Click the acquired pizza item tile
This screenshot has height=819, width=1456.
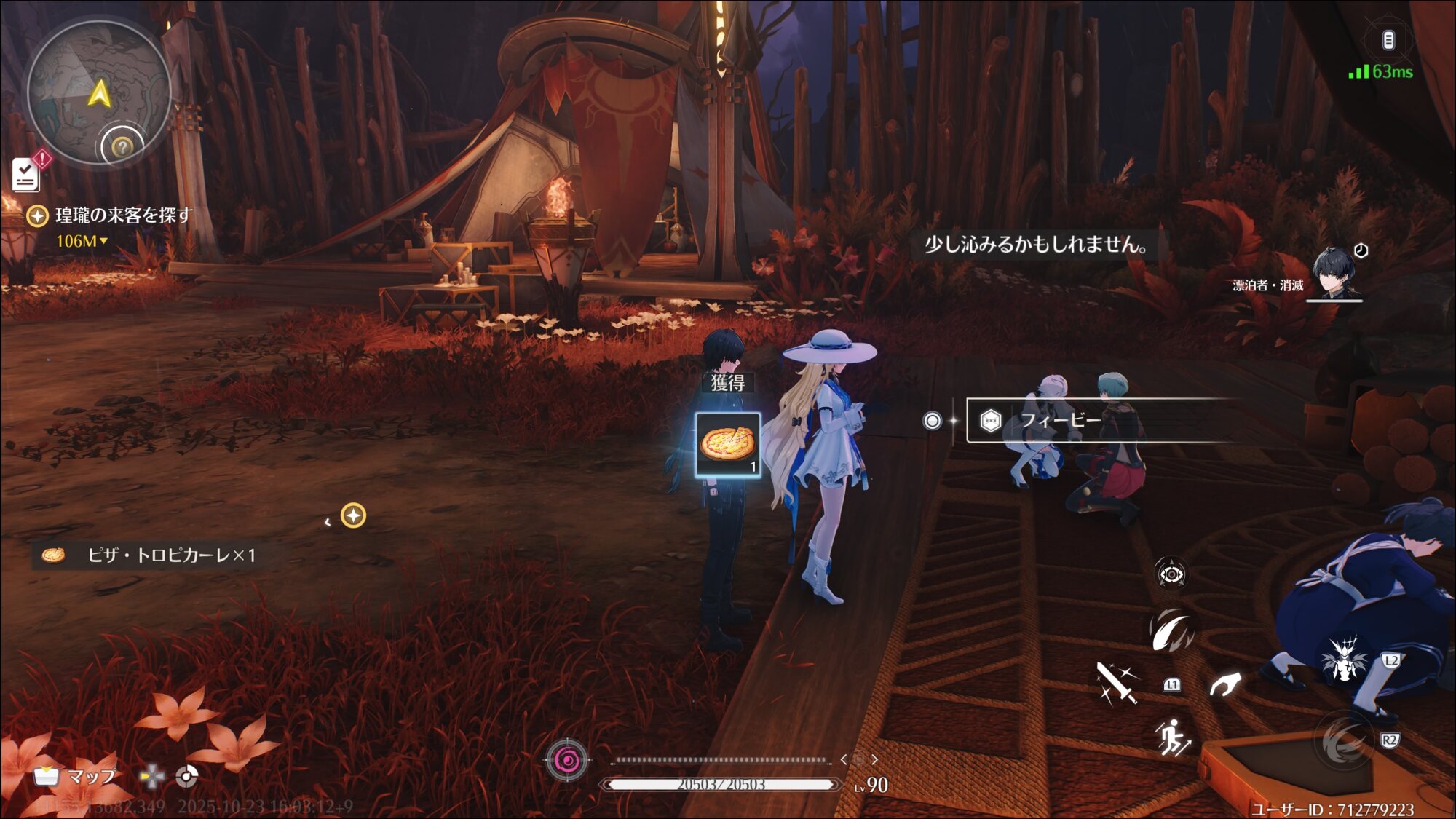(x=727, y=444)
